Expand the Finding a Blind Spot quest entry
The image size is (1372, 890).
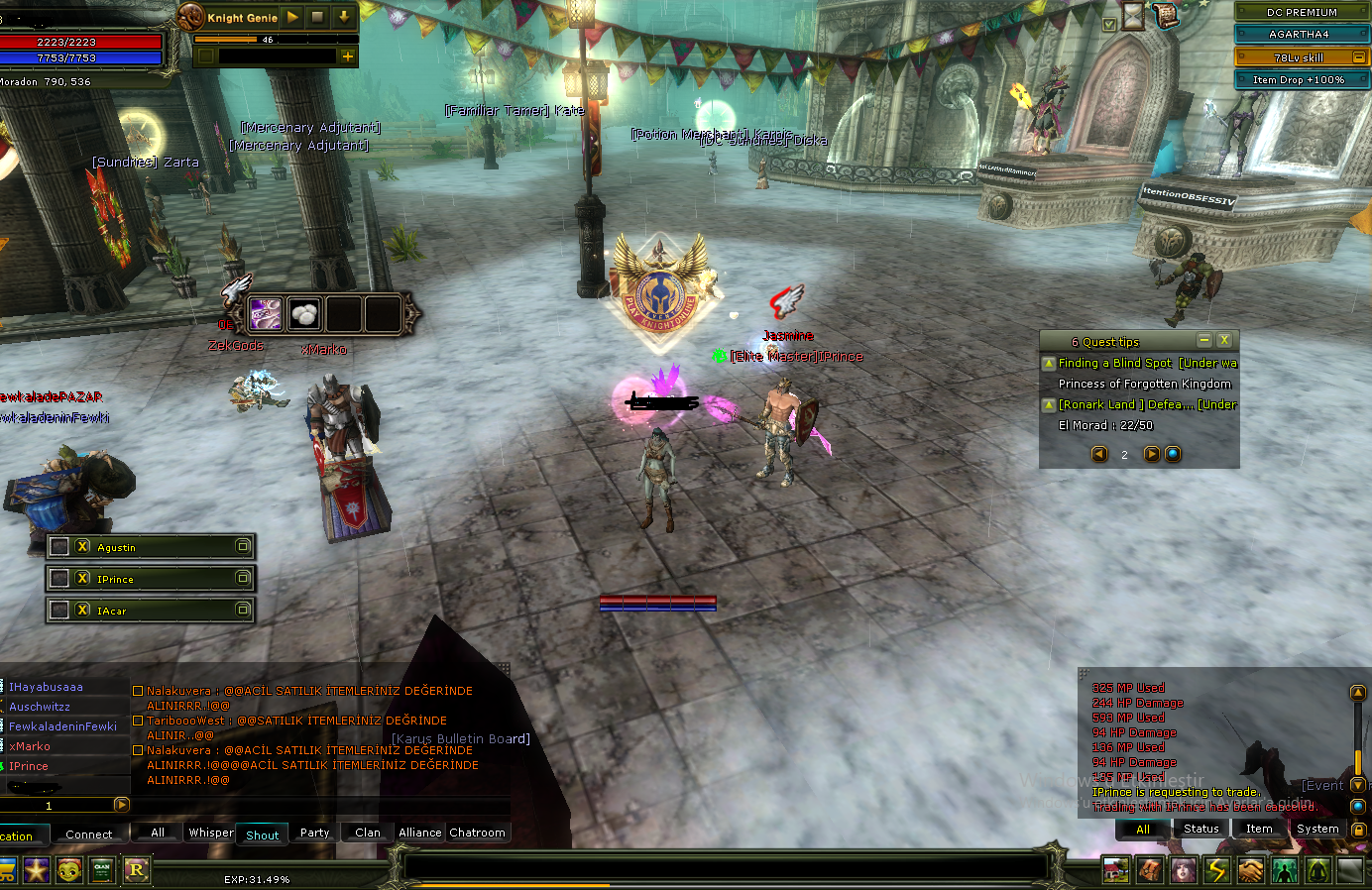[1050, 363]
